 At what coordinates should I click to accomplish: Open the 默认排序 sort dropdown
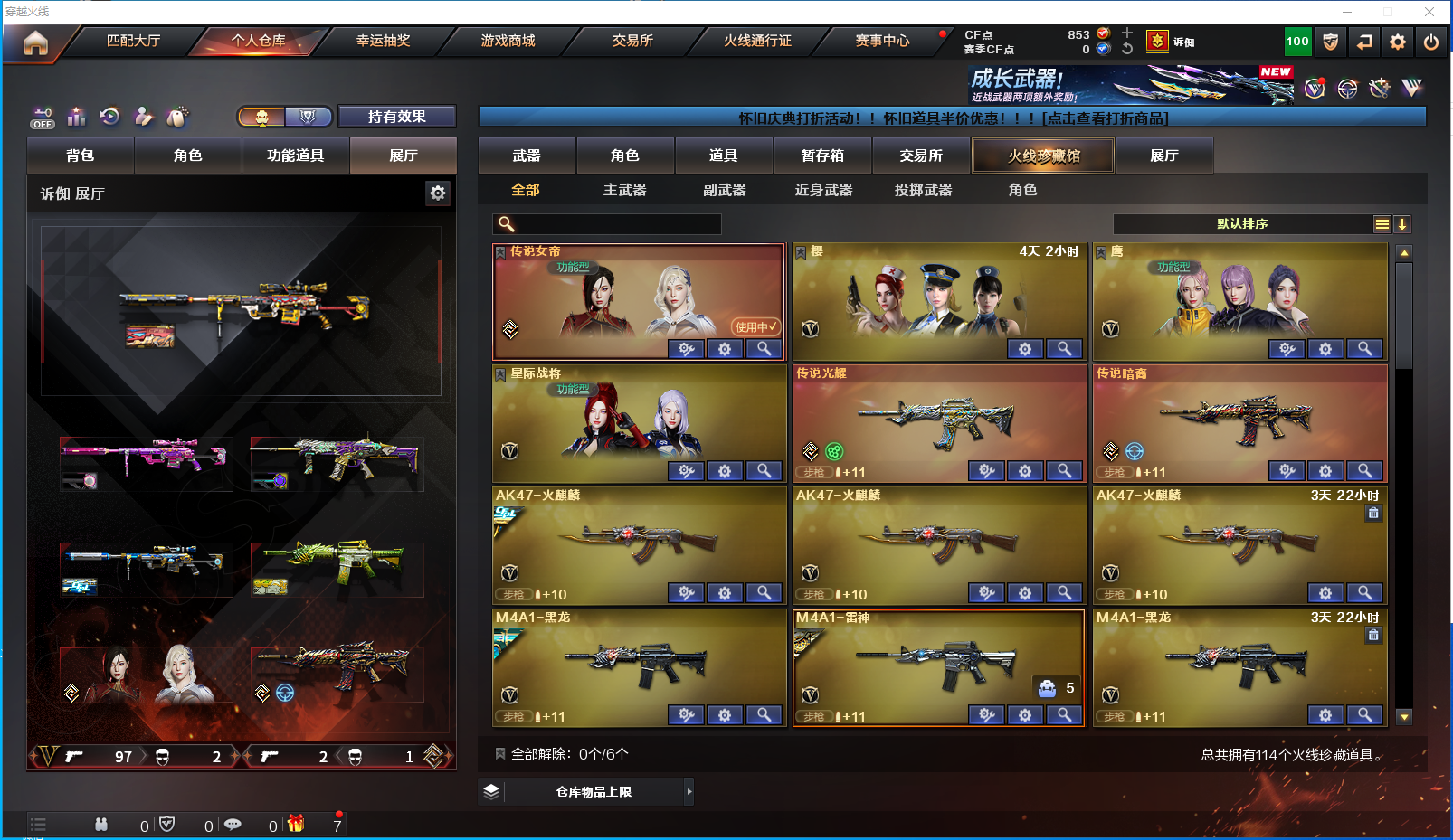(1243, 224)
